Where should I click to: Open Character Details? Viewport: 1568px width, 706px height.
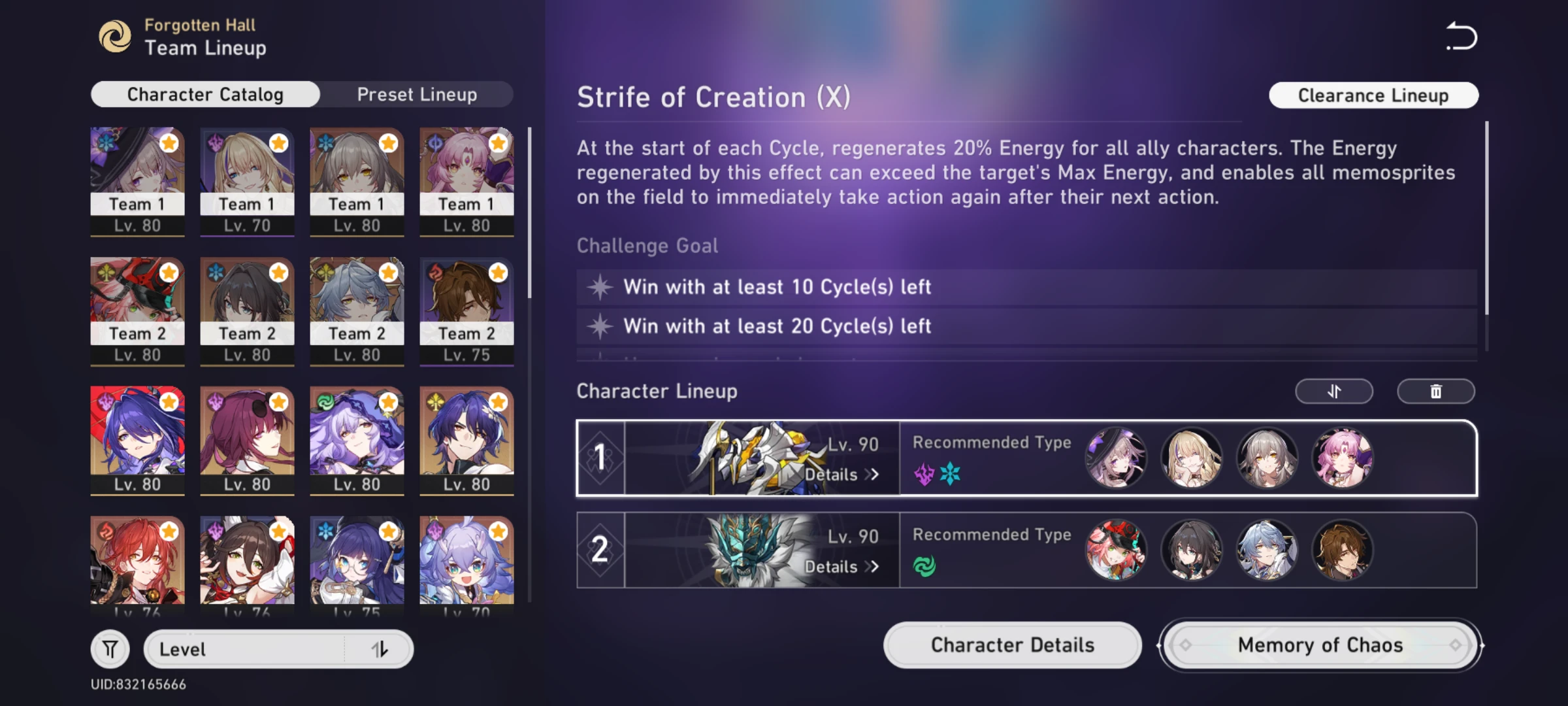(1012, 645)
